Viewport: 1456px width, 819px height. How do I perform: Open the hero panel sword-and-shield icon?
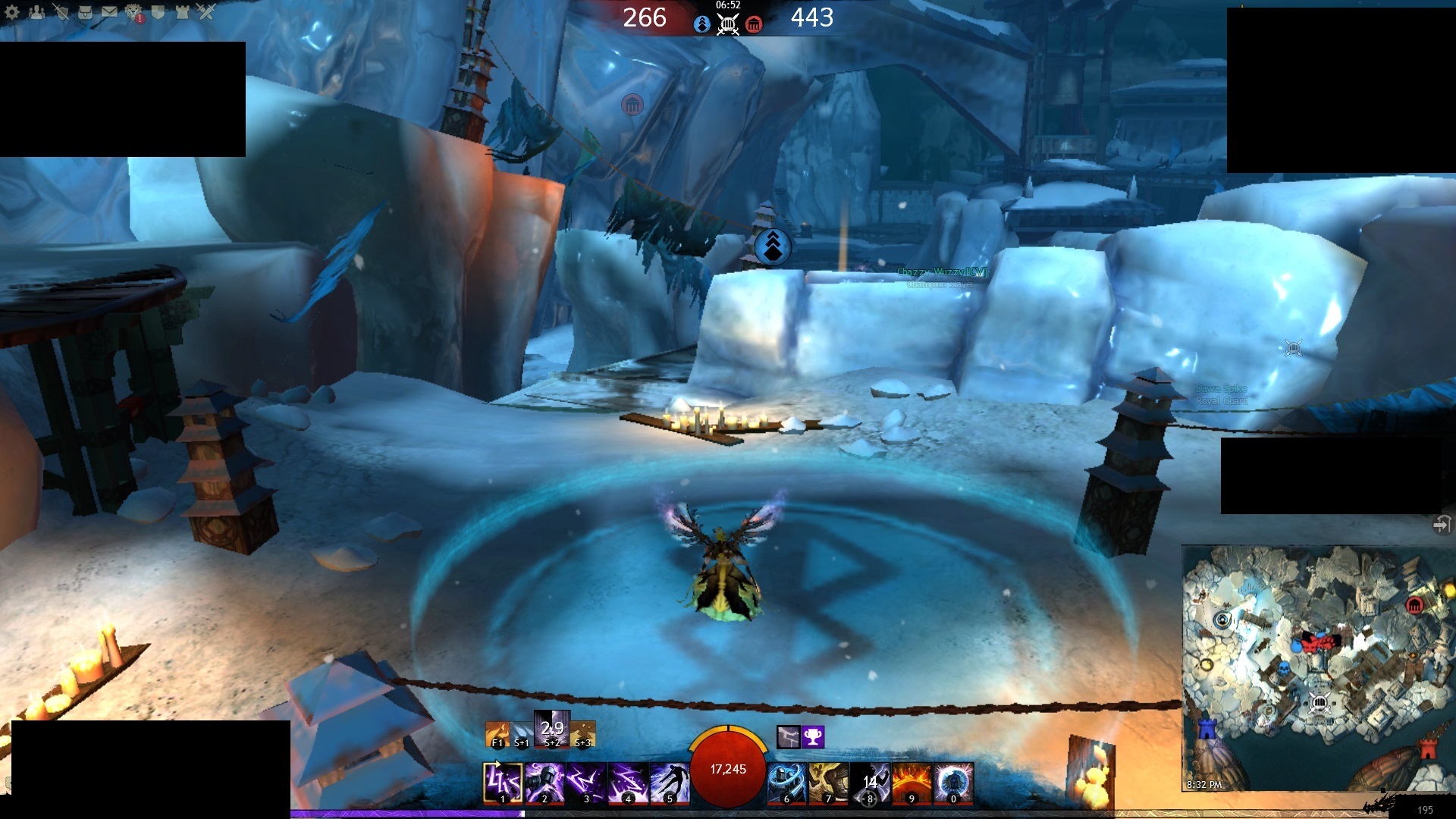click(61, 12)
